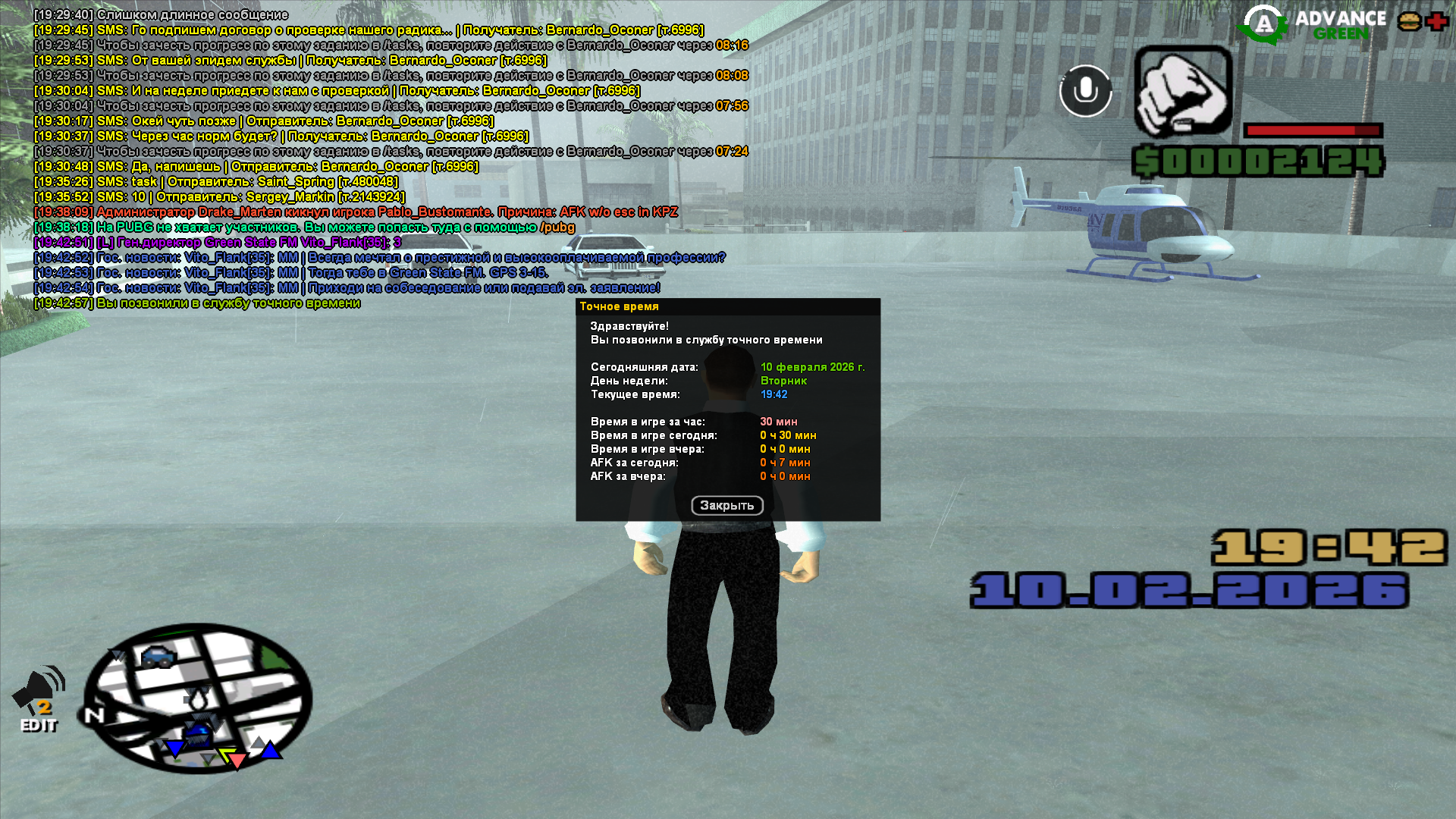Toggle the microphone voice chat icon

[x=1085, y=90]
